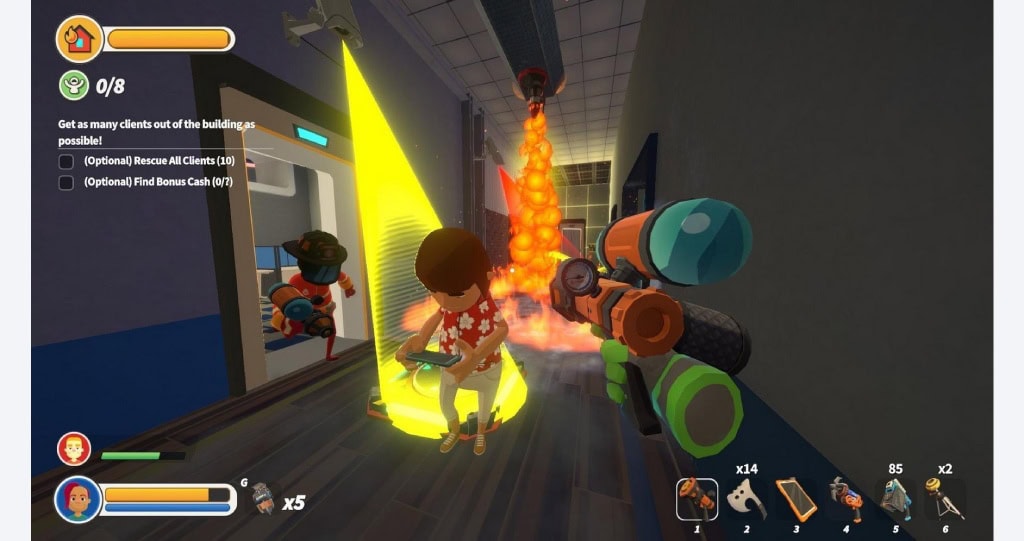The width and height of the screenshot is (1024, 541).
Task: Click the burning house icon
Action: [80, 39]
